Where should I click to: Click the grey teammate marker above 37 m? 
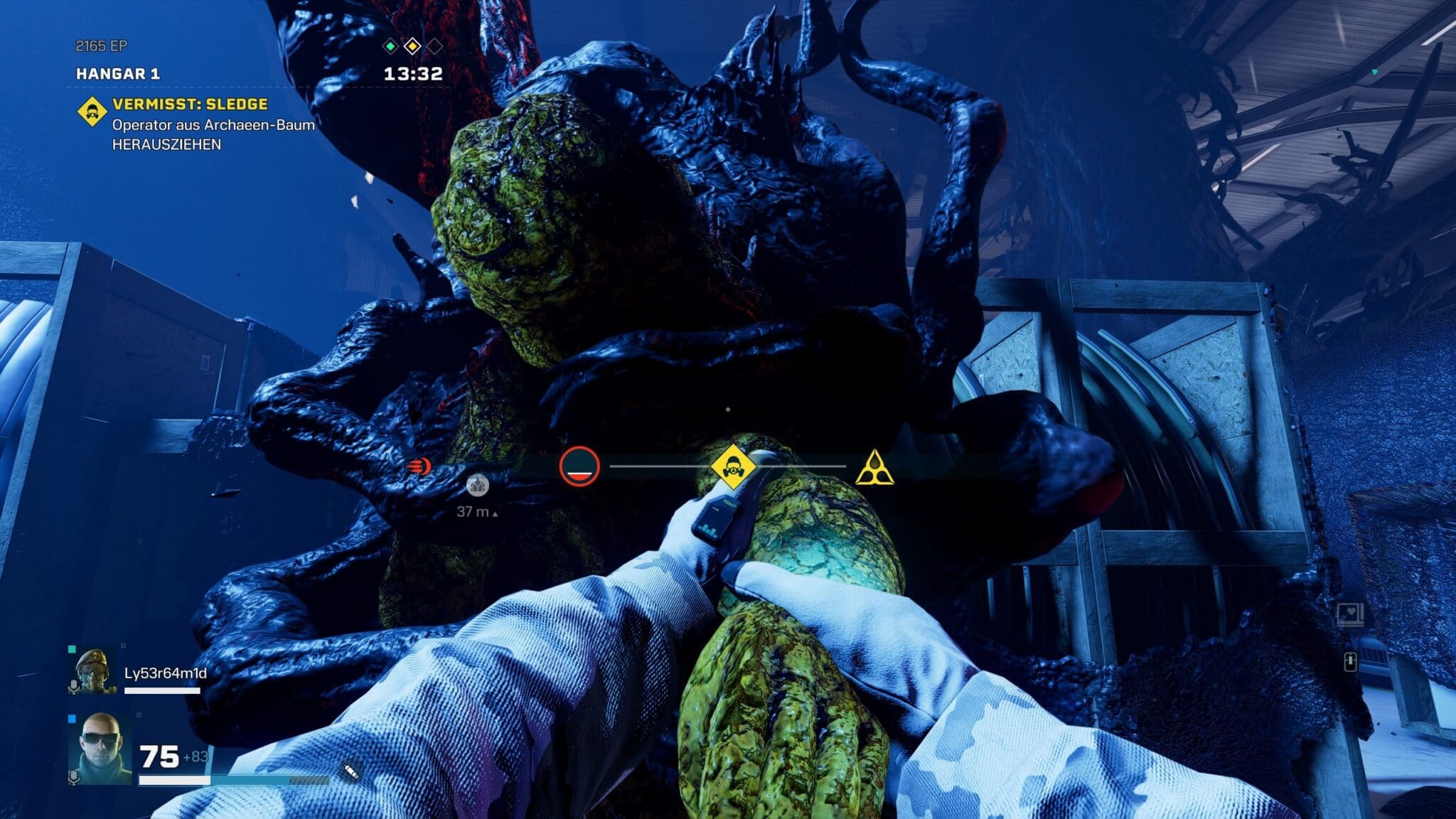[x=478, y=485]
